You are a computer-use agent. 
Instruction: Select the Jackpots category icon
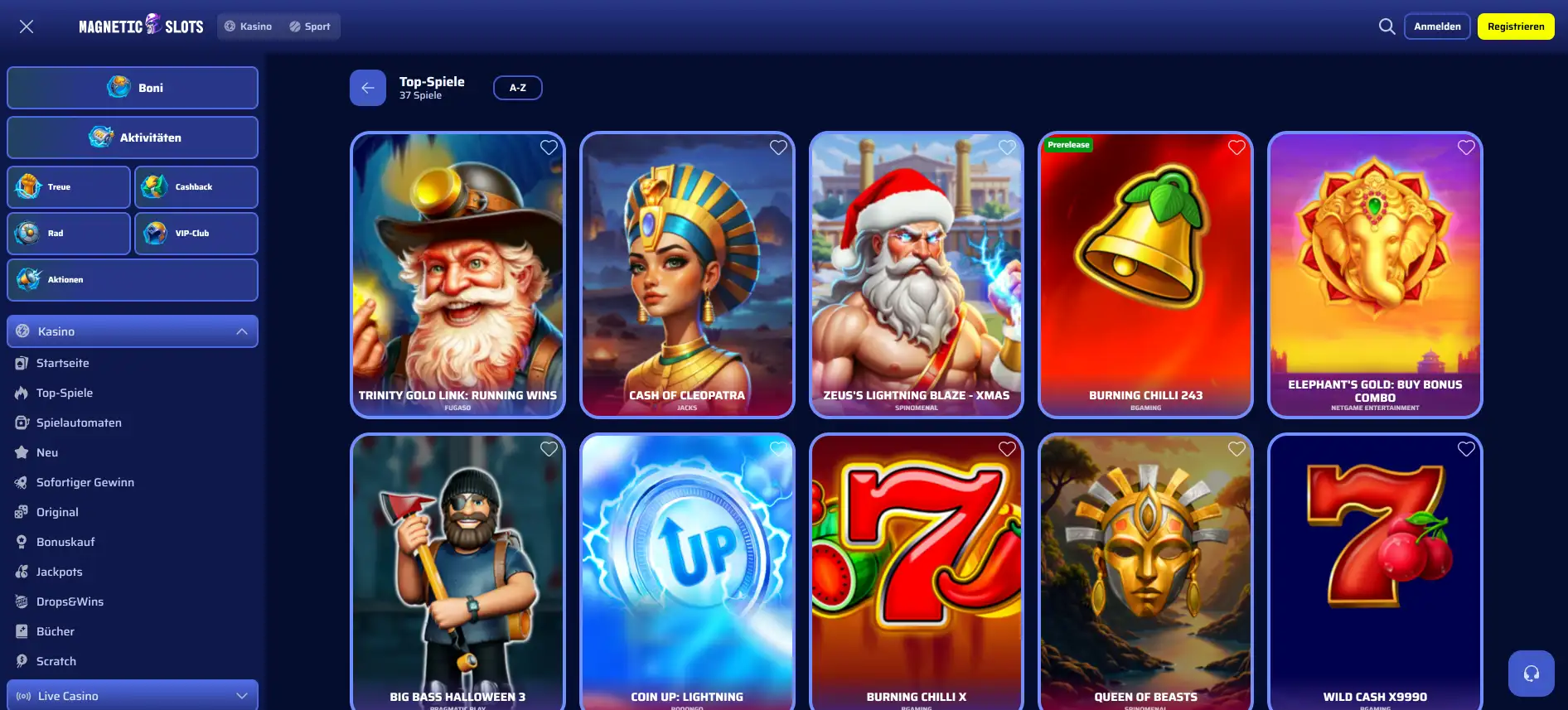tap(21, 572)
